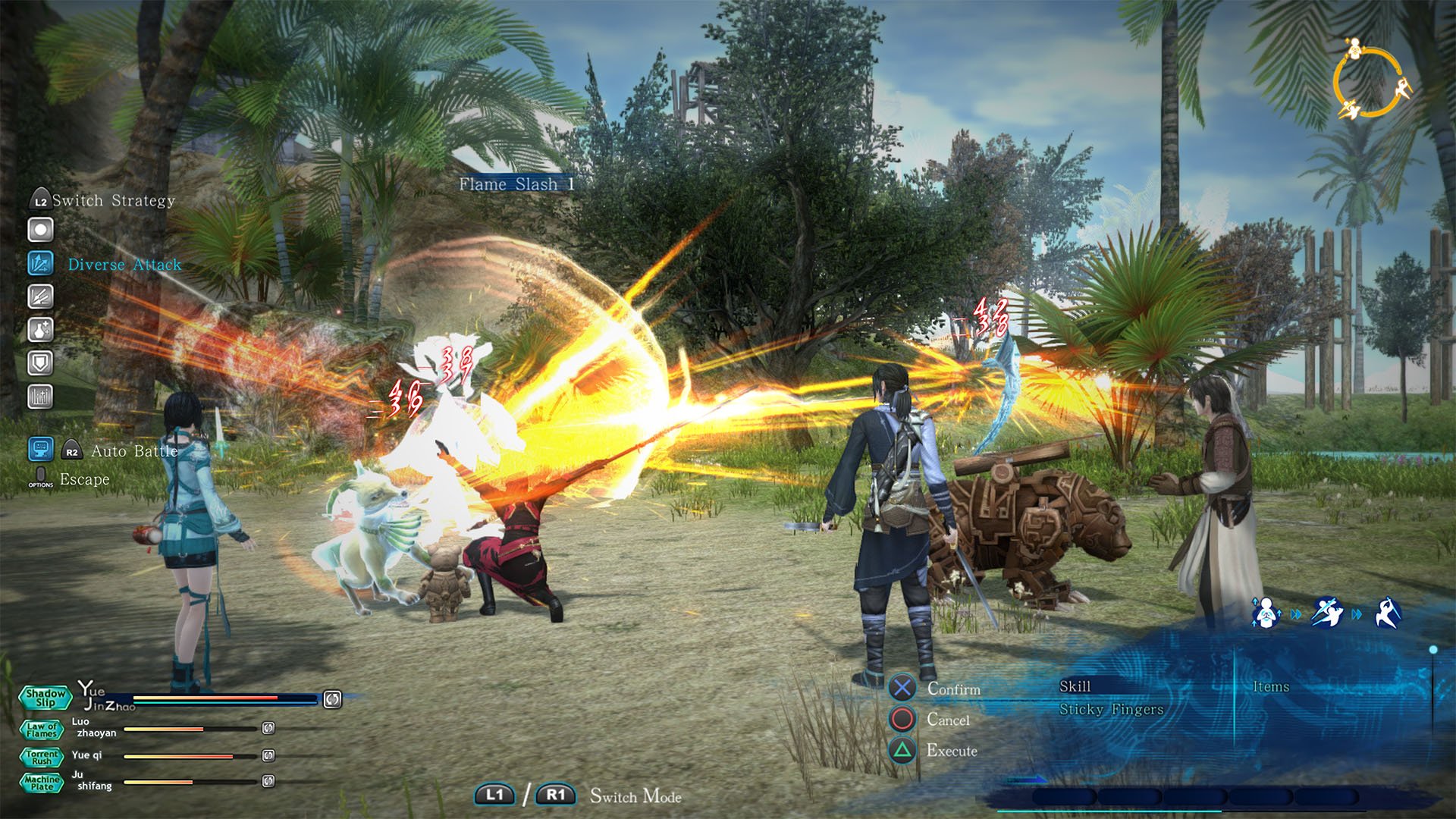Click the potion/item-use strategy icon

tap(42, 329)
